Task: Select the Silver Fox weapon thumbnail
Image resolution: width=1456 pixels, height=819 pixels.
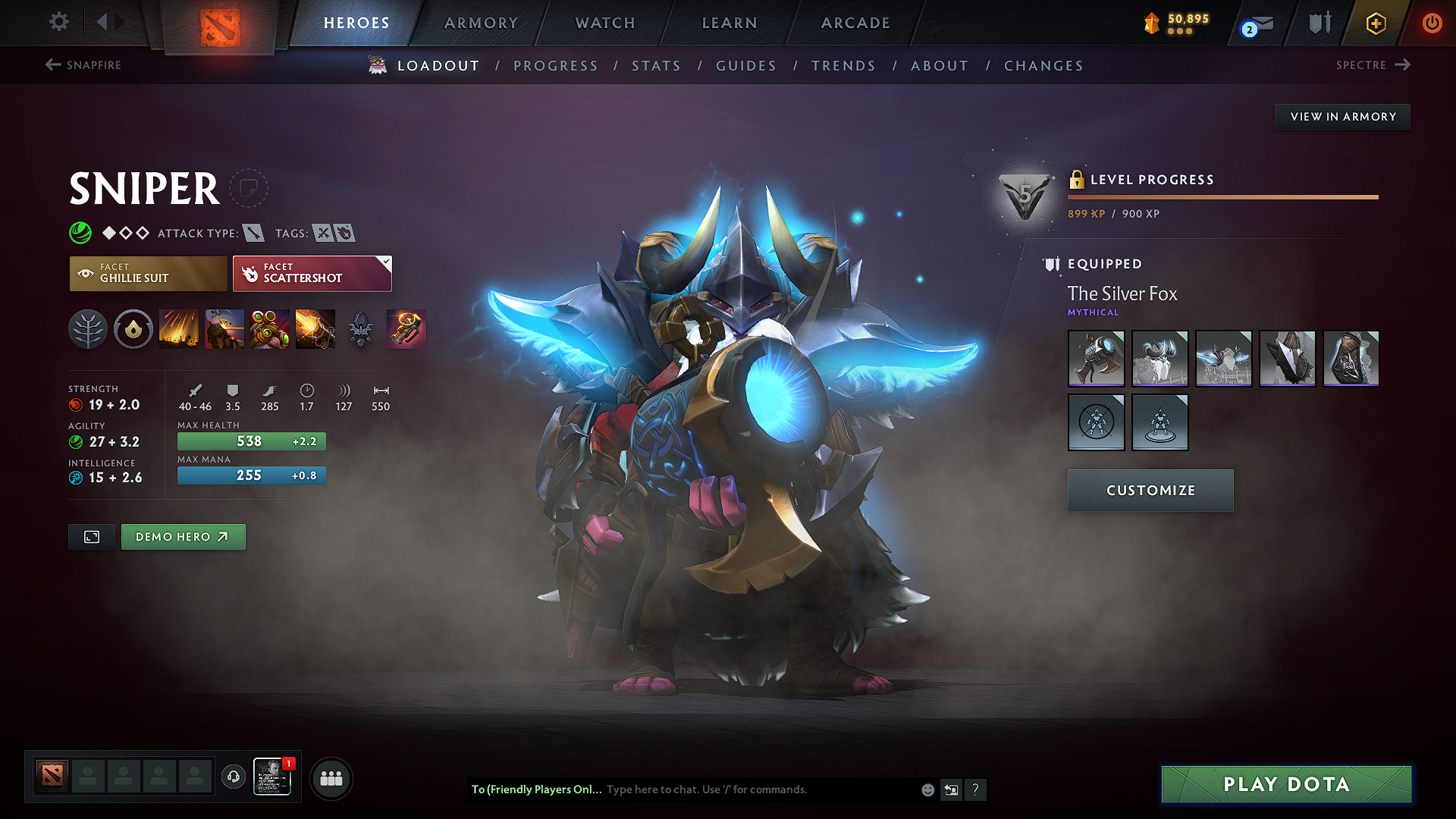Action: pos(1096,358)
